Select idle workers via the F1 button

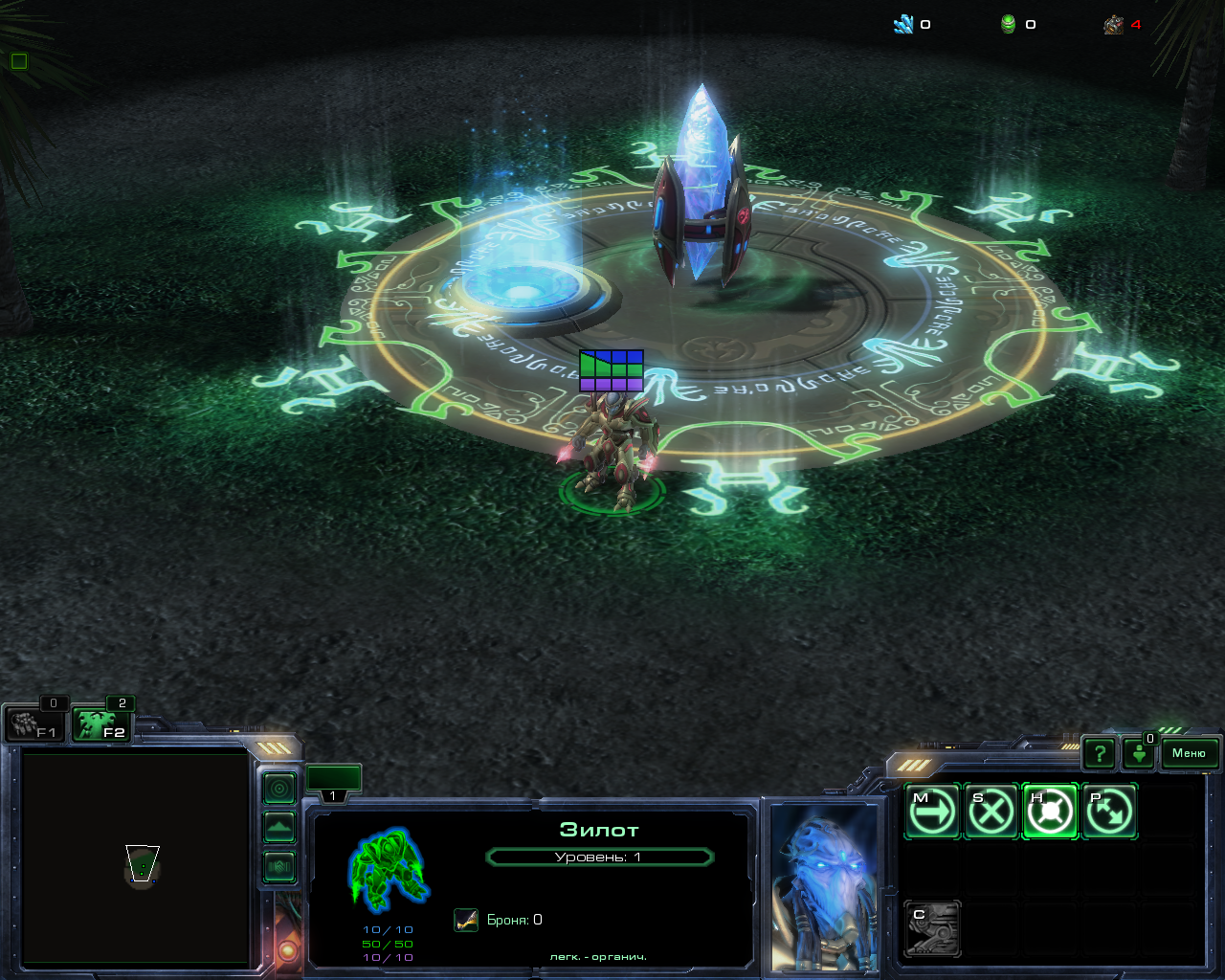(x=33, y=724)
